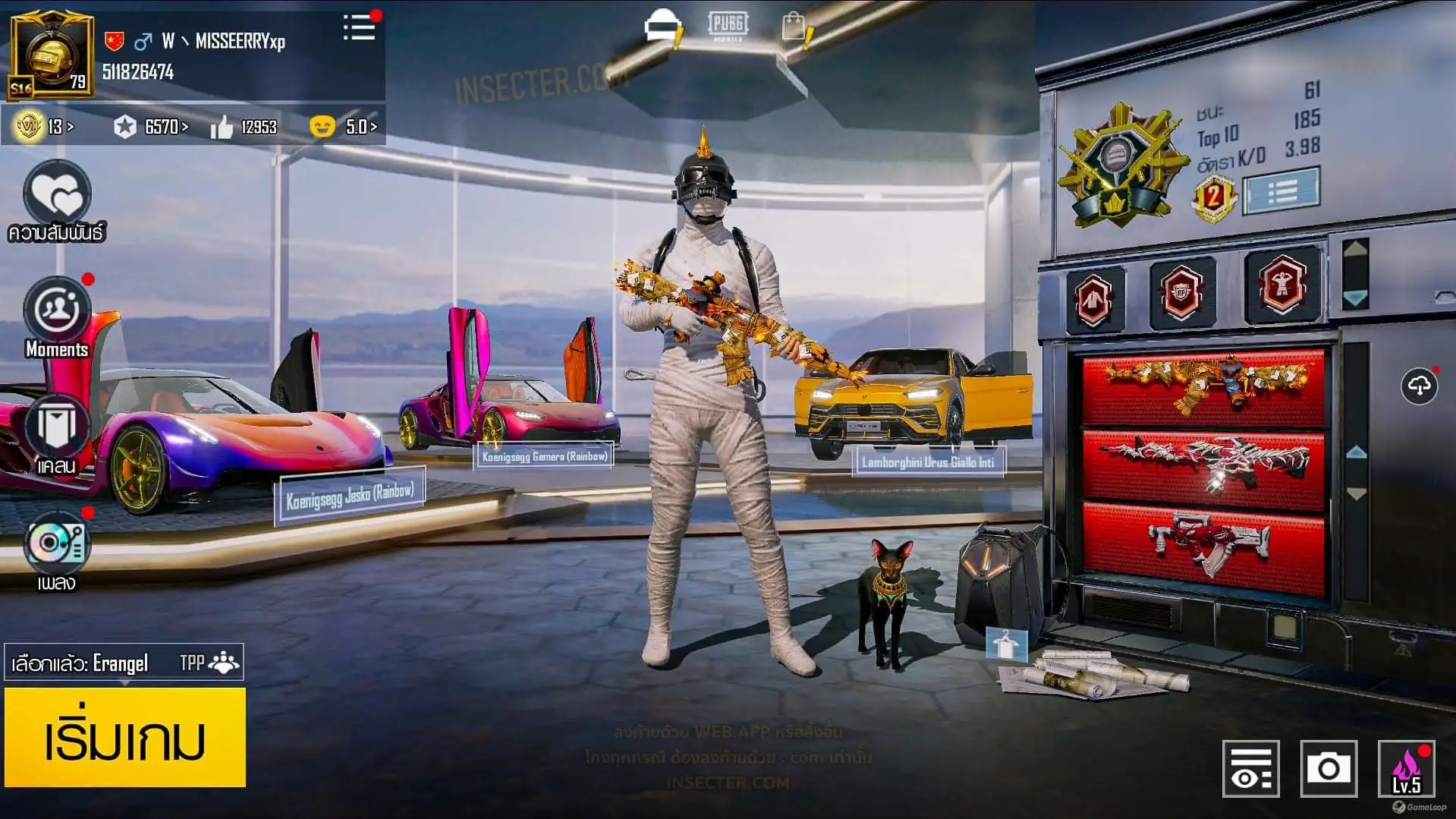Open the camera screenshot button

point(1328,769)
